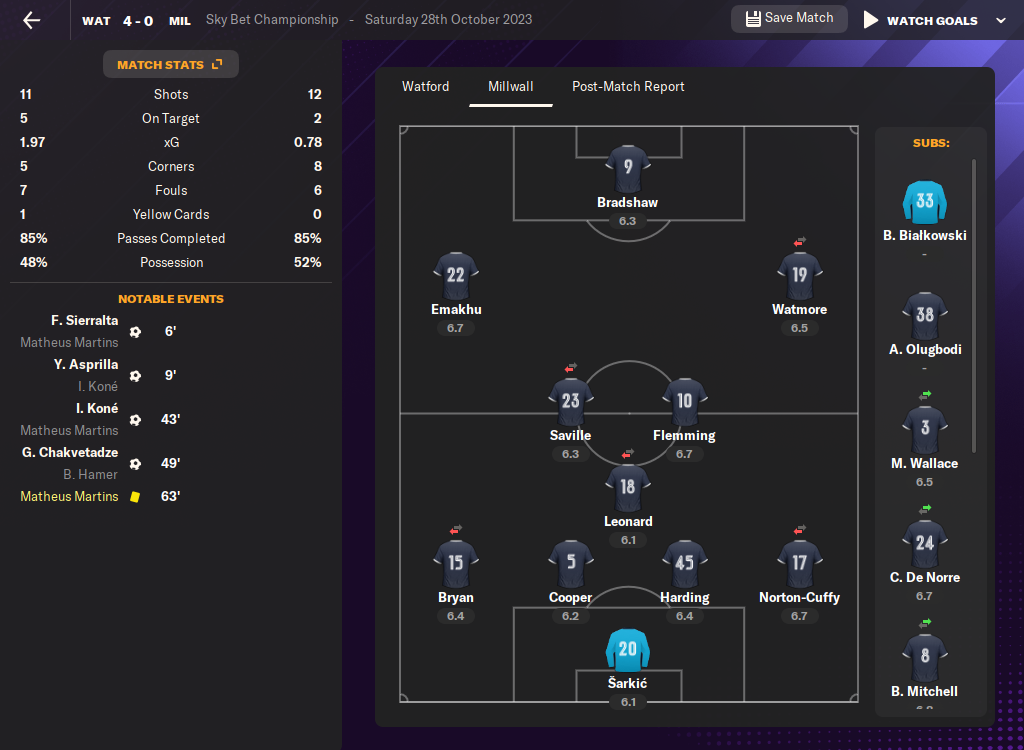Select the Millwall tab
Image resolution: width=1024 pixels, height=750 pixels.
click(511, 87)
